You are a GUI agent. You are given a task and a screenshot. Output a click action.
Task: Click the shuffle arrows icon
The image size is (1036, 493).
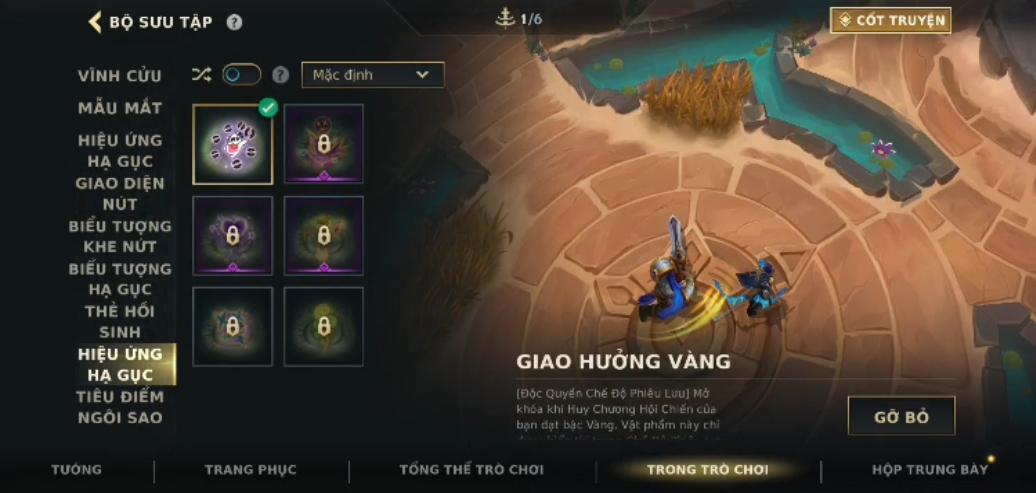click(x=202, y=74)
